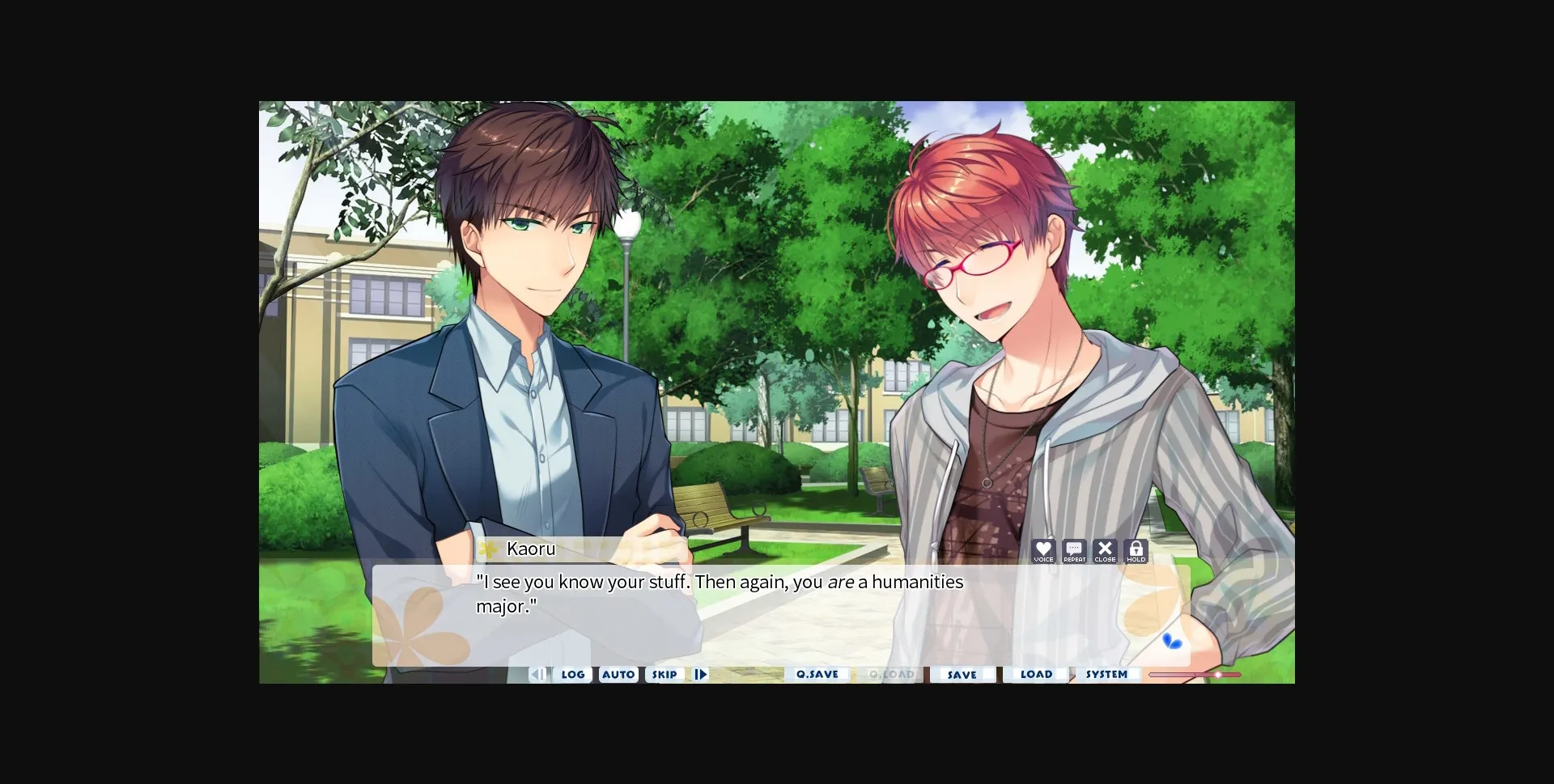The image size is (1554, 784).
Task: Open the SAVE screen
Action: pyautogui.click(x=962, y=674)
